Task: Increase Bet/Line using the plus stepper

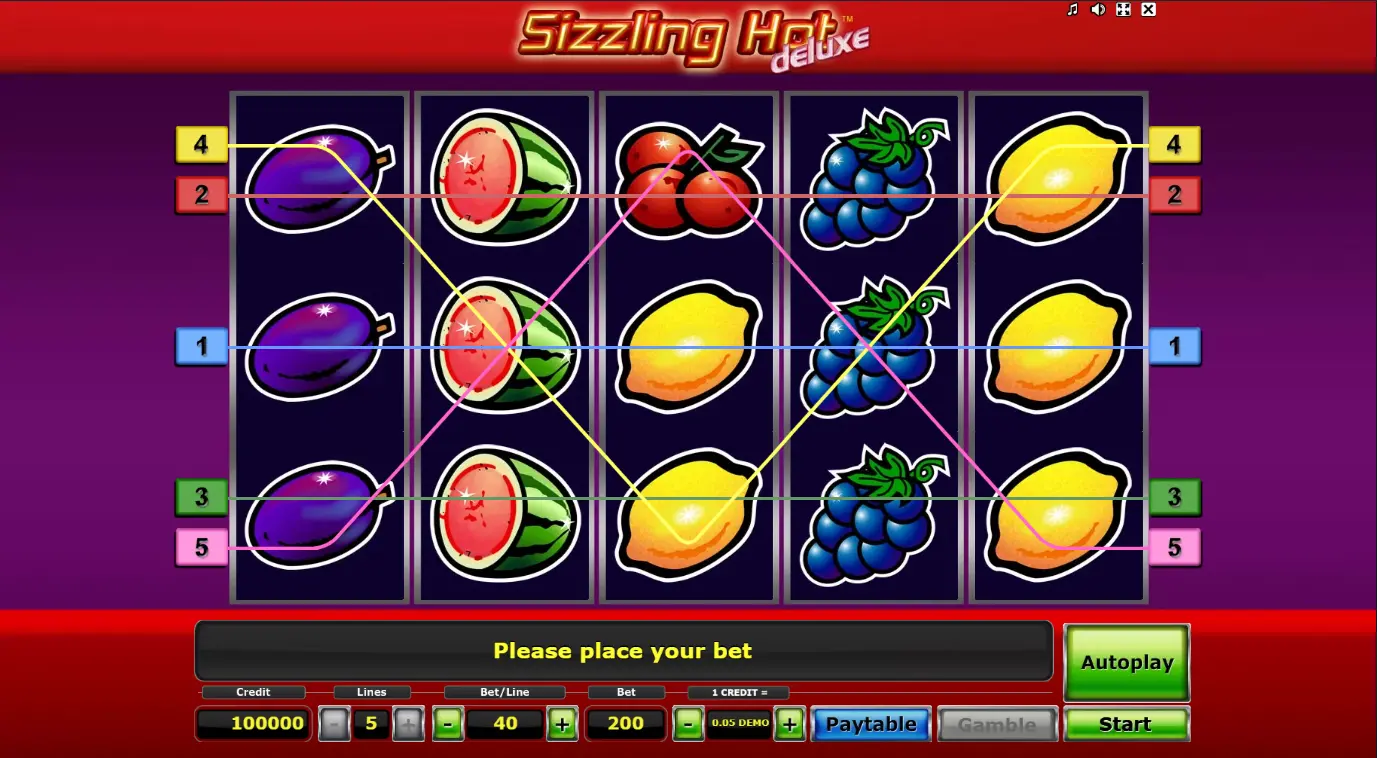Action: 563,723
